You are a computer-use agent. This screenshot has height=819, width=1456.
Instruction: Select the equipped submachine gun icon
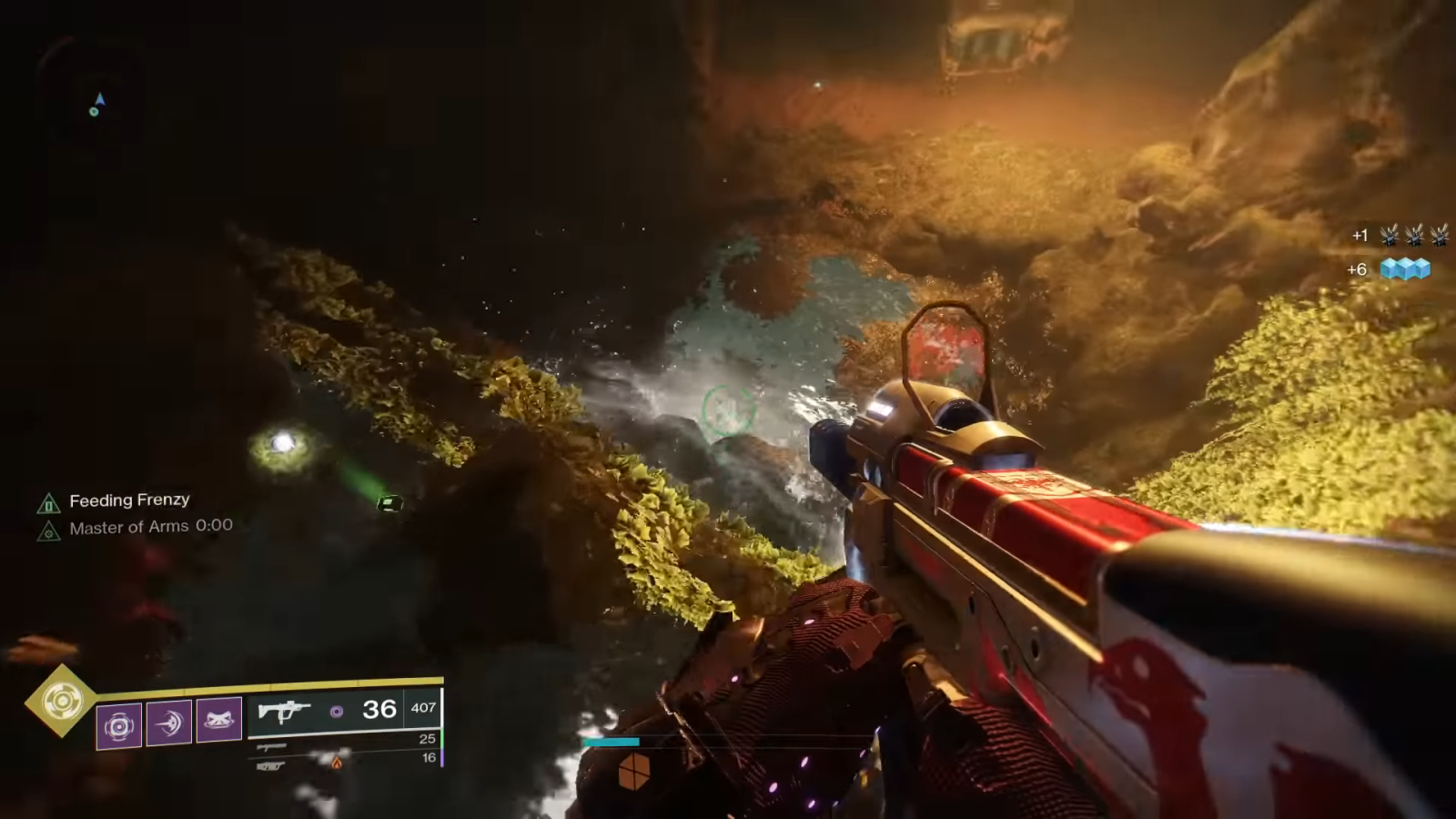pyautogui.click(x=284, y=711)
